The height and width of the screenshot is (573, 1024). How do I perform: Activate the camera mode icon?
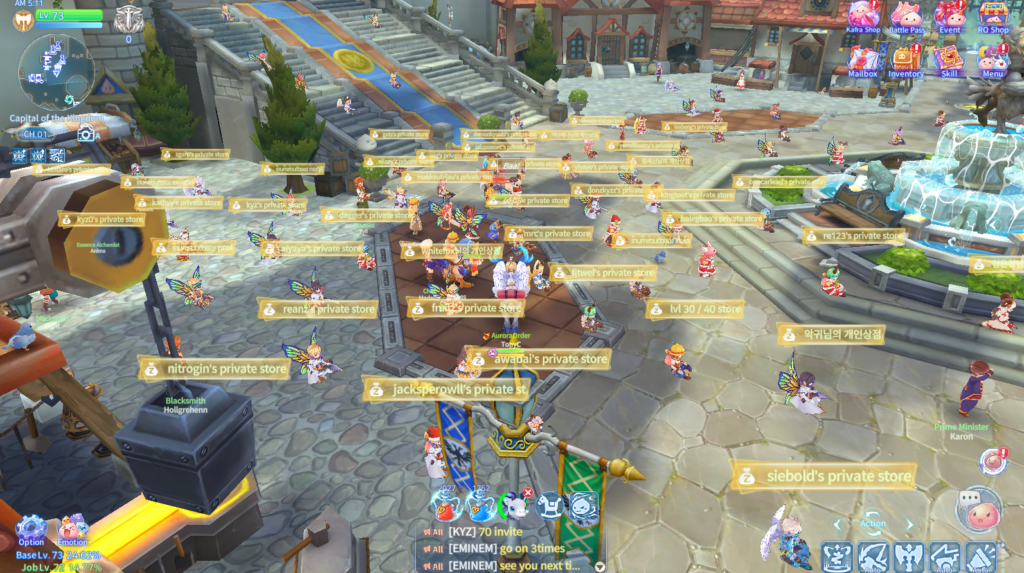click(x=86, y=133)
